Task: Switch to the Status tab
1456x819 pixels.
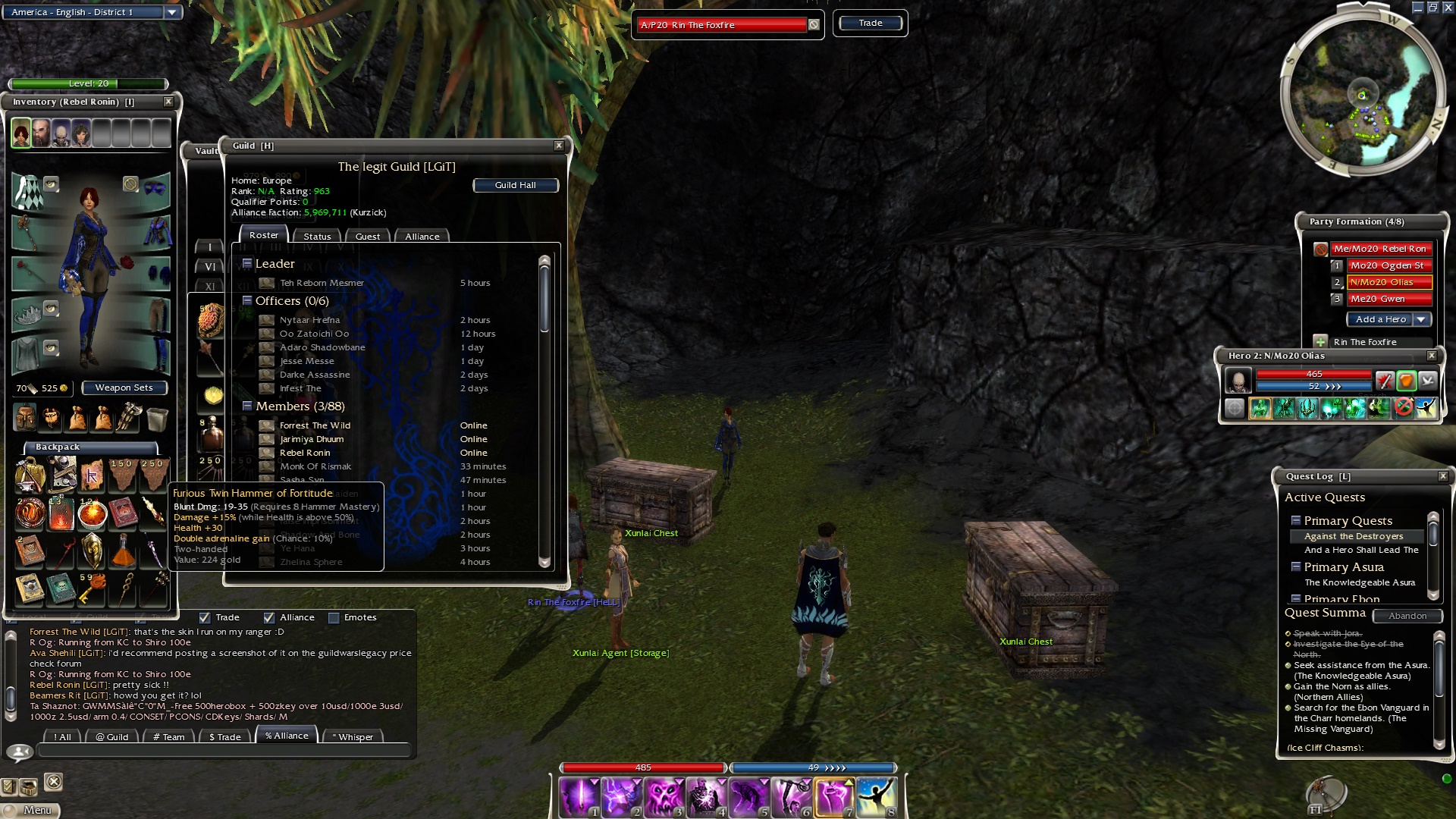Action: coord(317,237)
